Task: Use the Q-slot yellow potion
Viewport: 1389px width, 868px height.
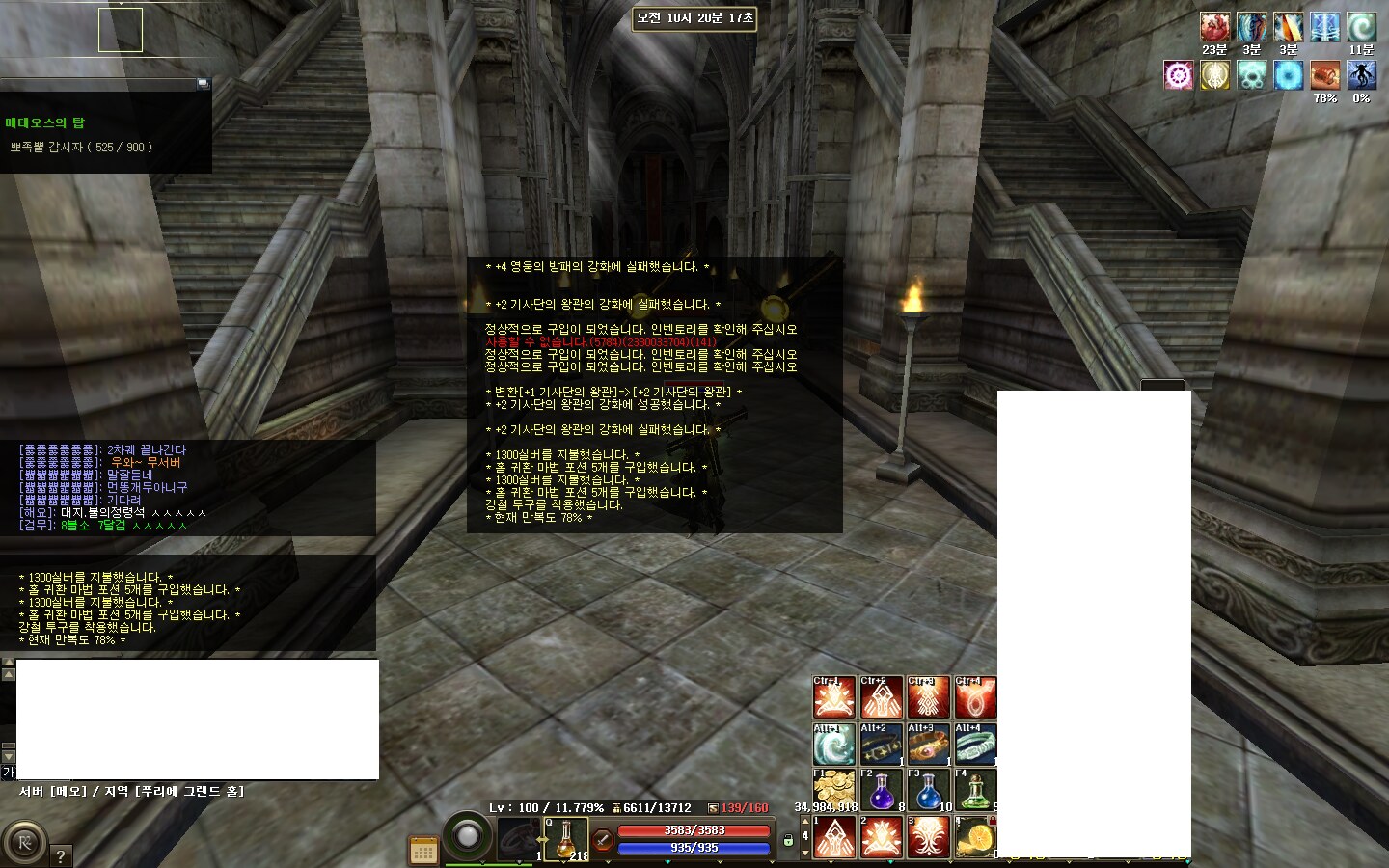Action: 565,838
